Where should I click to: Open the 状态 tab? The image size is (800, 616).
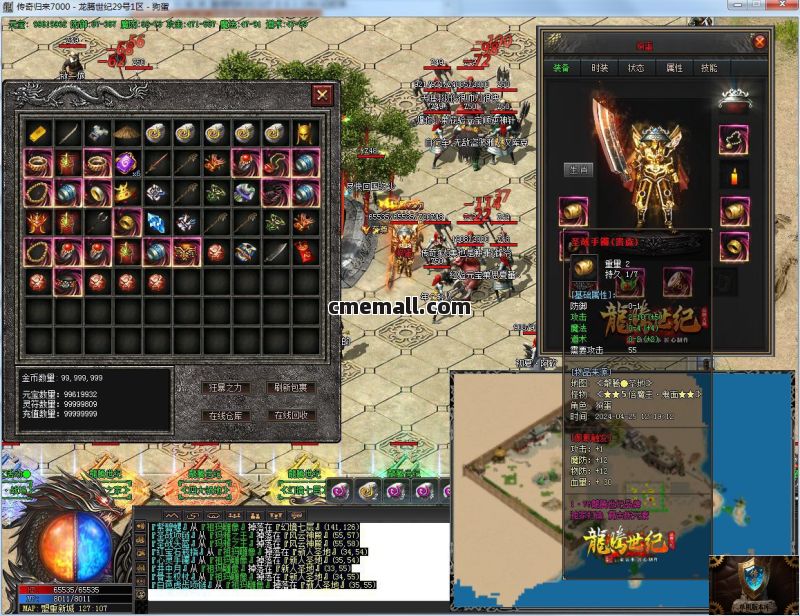(x=636, y=68)
